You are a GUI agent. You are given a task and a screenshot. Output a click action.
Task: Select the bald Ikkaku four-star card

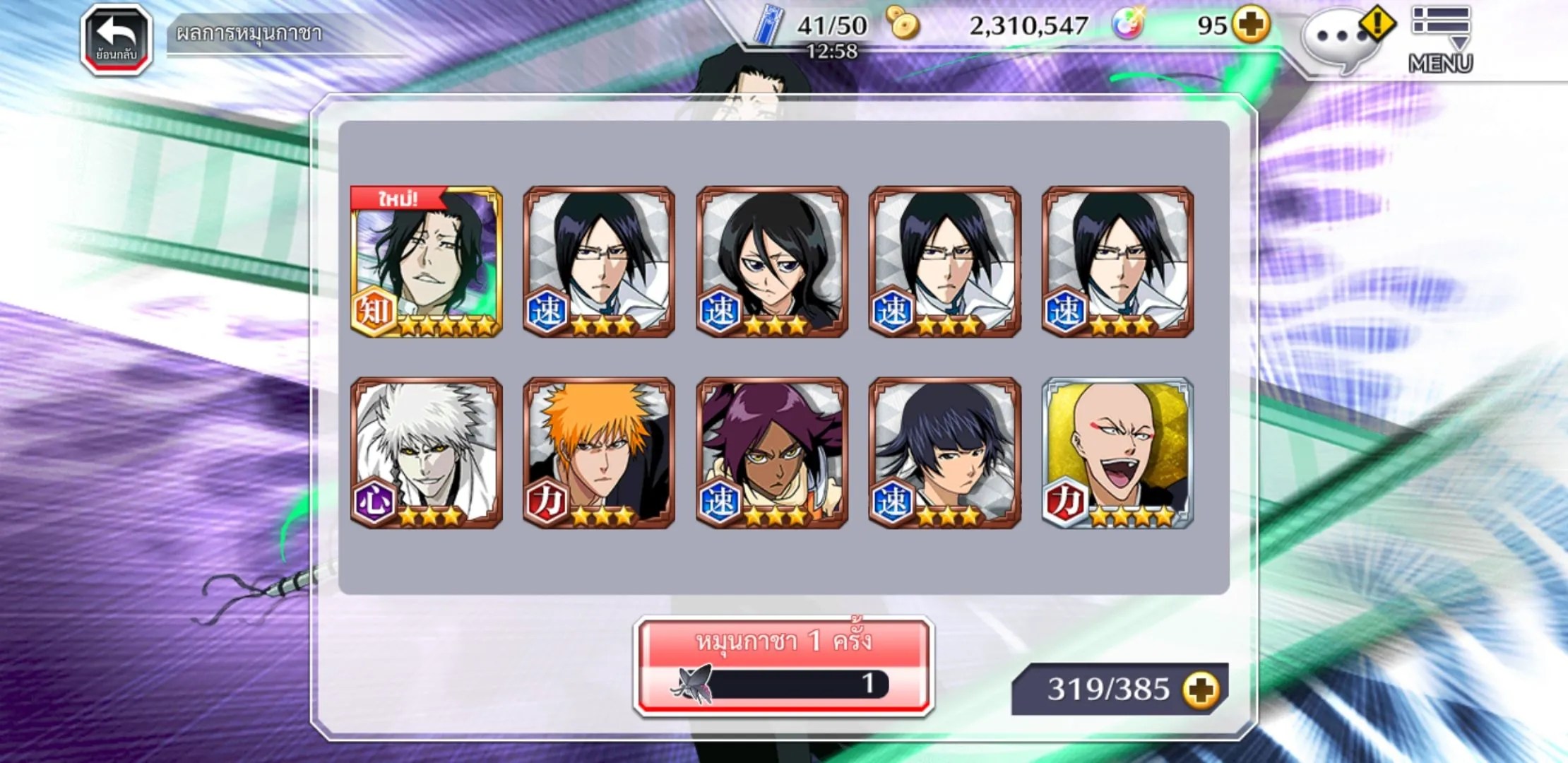point(1117,452)
